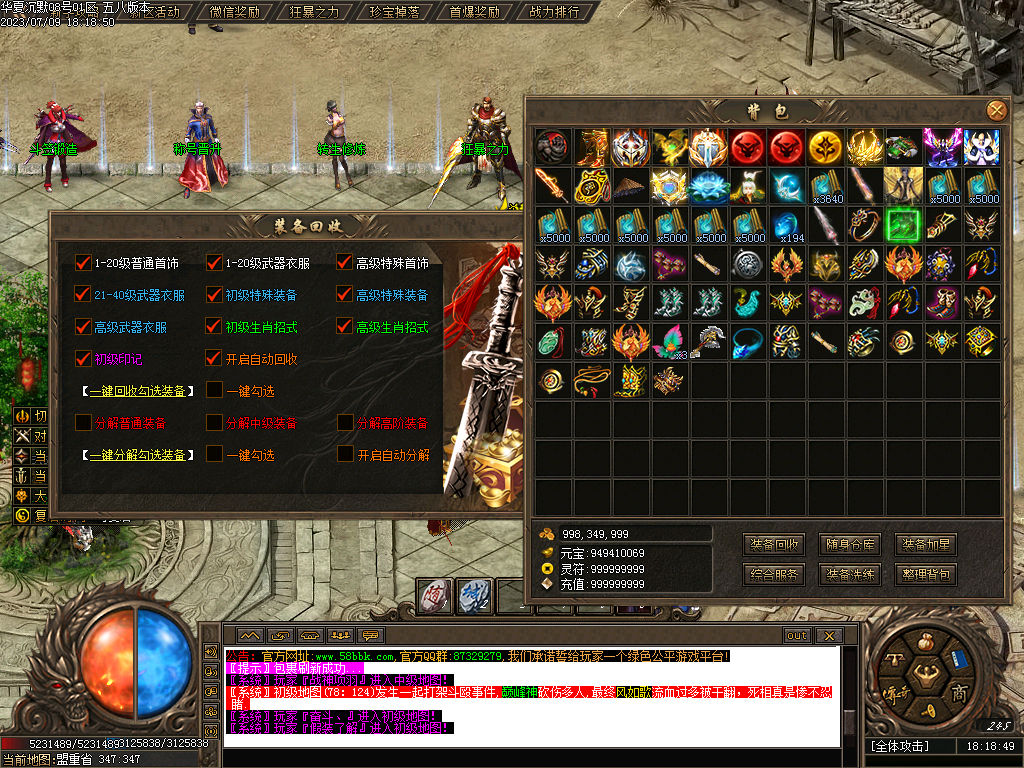This screenshot has width=1024, height=768.
Task: Enable the 开启自动分解 checkbox
Action: (345, 454)
